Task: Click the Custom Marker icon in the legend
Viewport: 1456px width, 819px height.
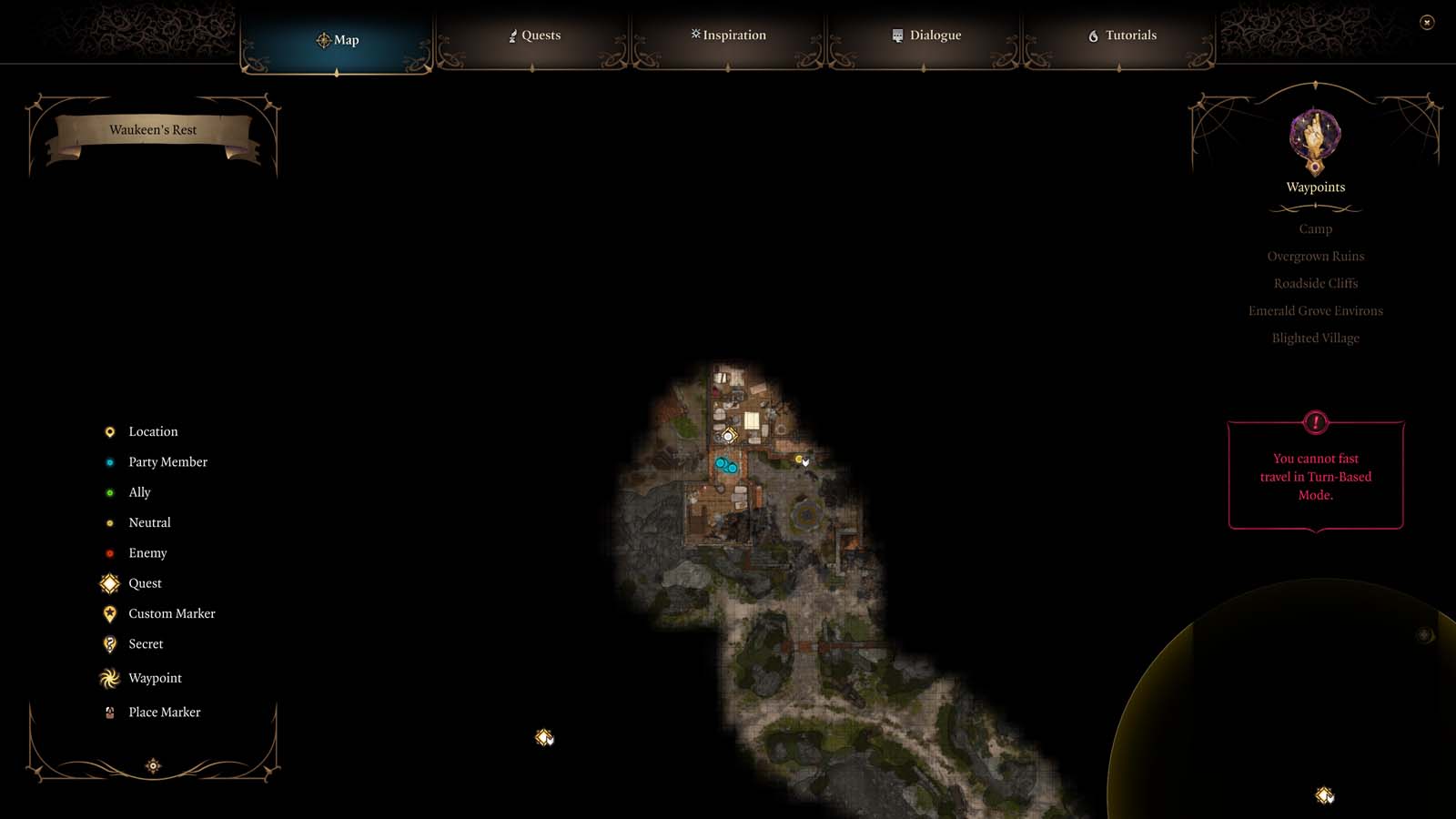Action: pyautogui.click(x=109, y=613)
